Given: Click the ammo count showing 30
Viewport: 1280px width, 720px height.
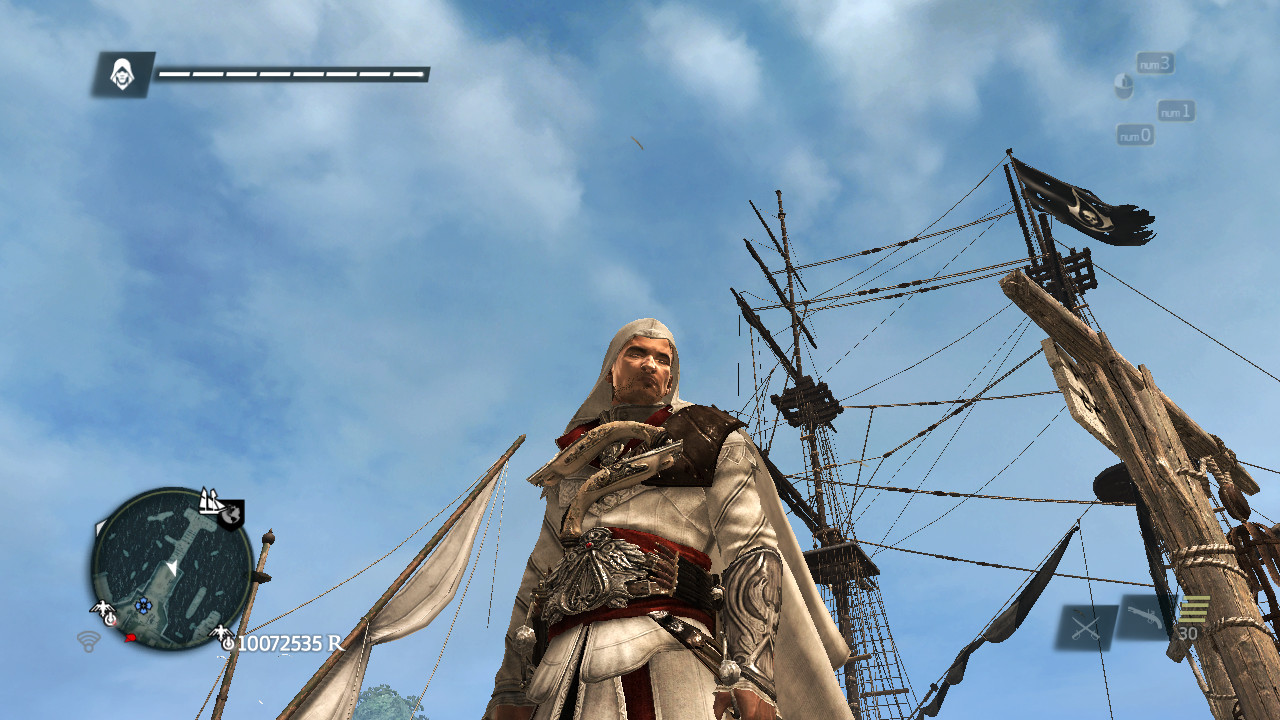Looking at the screenshot, I should [x=1187, y=632].
